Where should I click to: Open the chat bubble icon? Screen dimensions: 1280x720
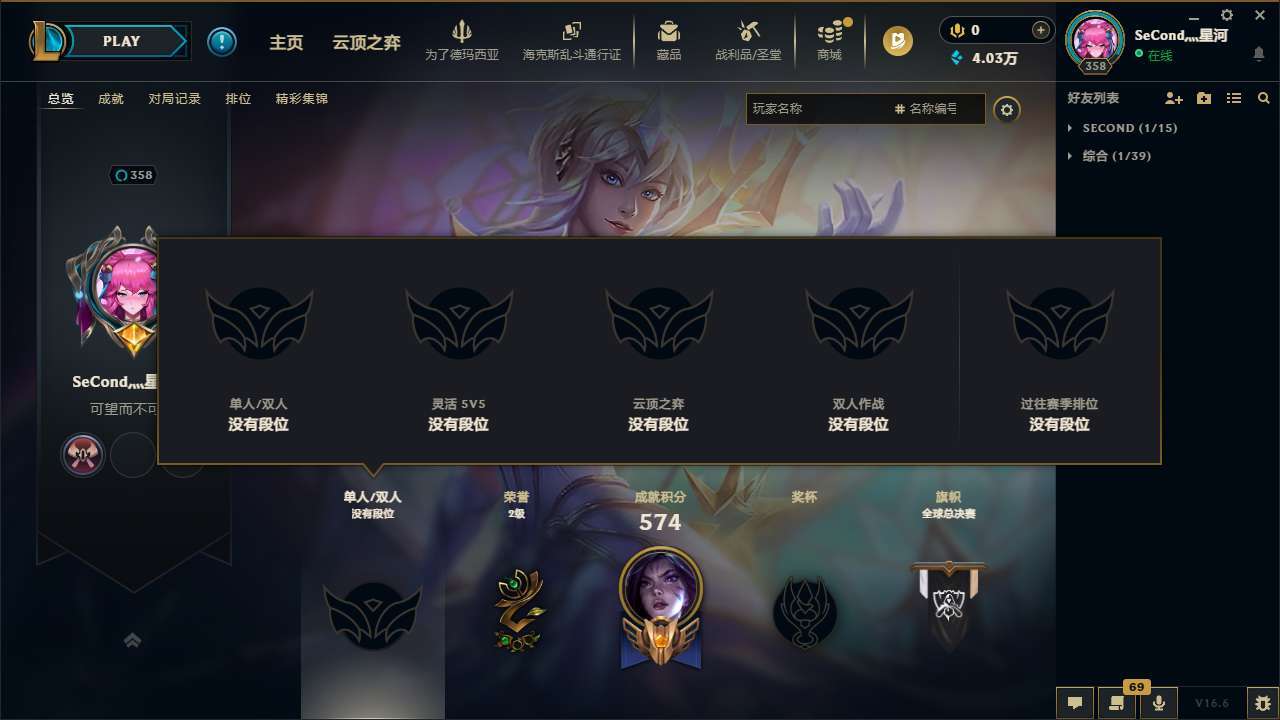(x=1074, y=703)
